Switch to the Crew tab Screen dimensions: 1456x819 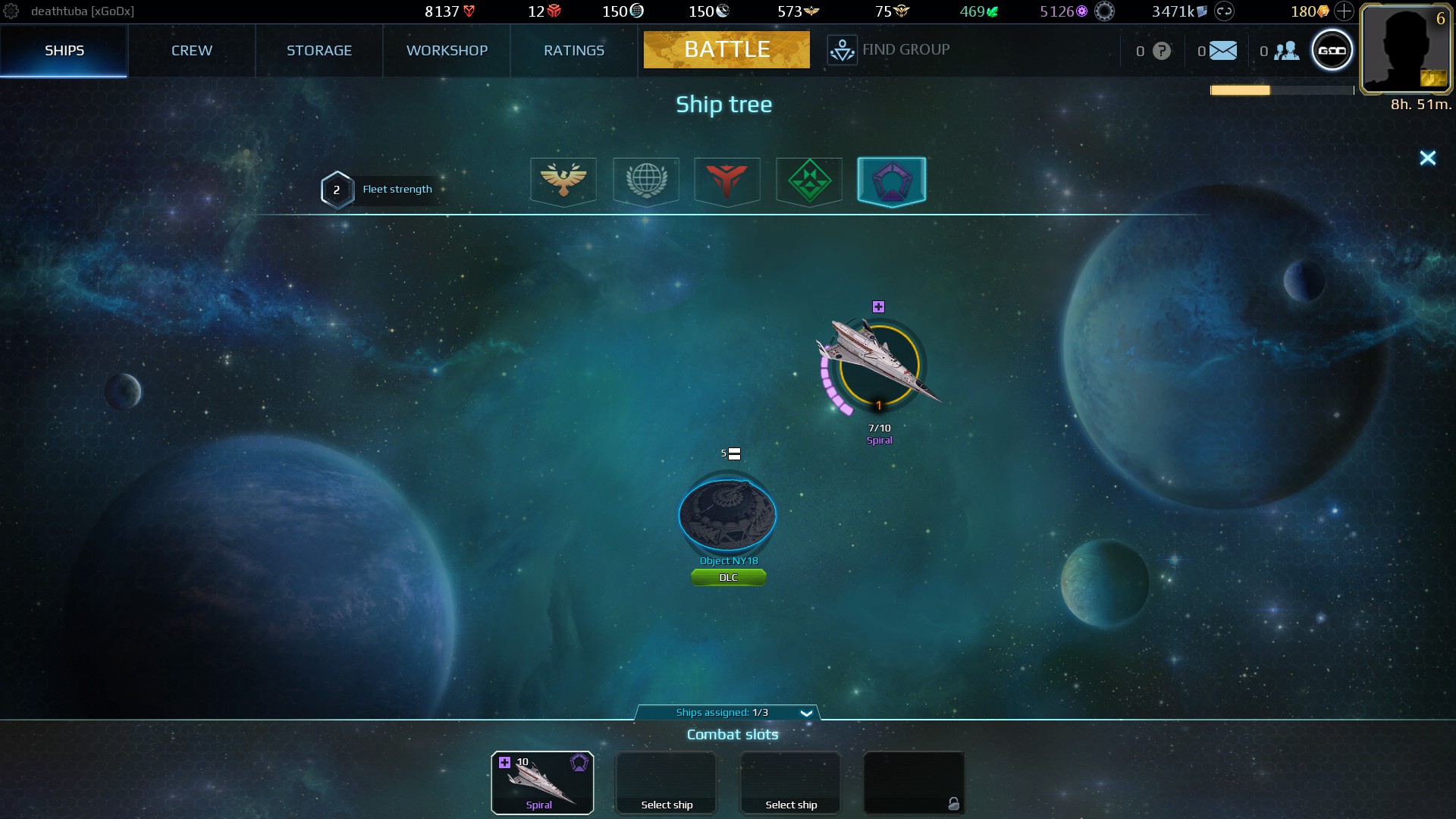[192, 51]
